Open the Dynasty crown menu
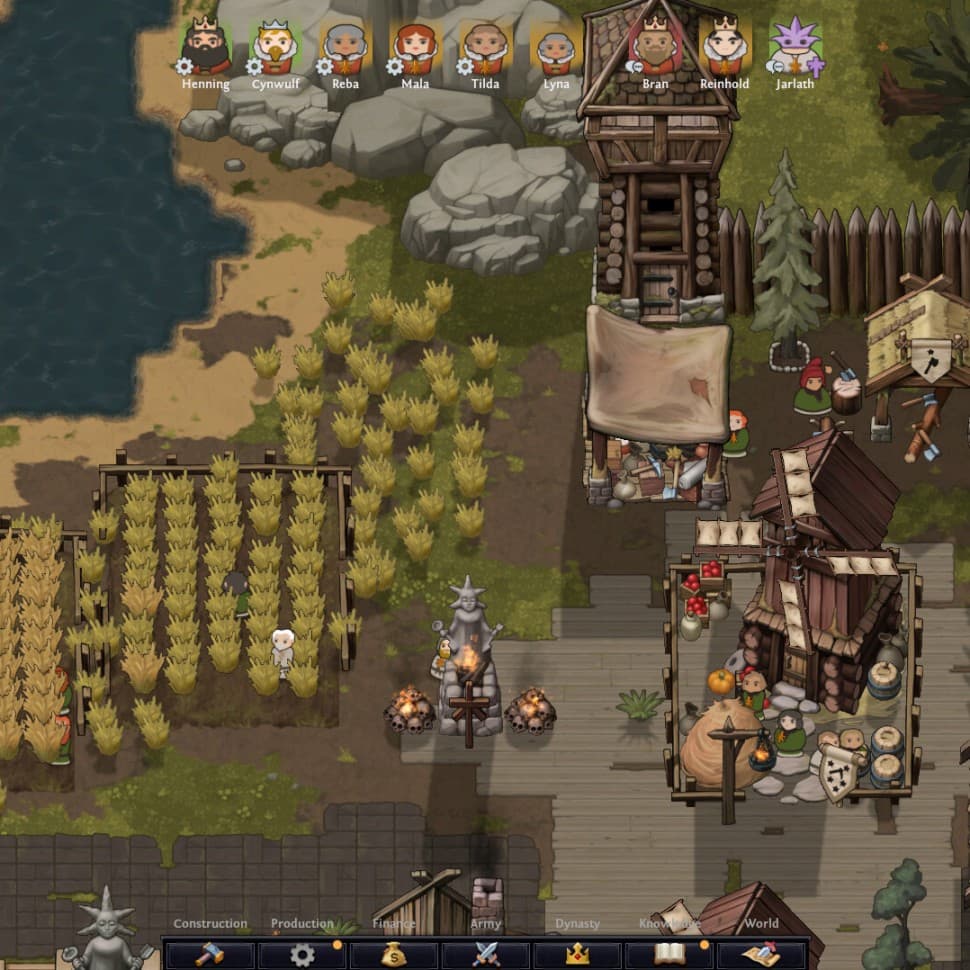Screen dimensions: 970x970 (x=578, y=954)
